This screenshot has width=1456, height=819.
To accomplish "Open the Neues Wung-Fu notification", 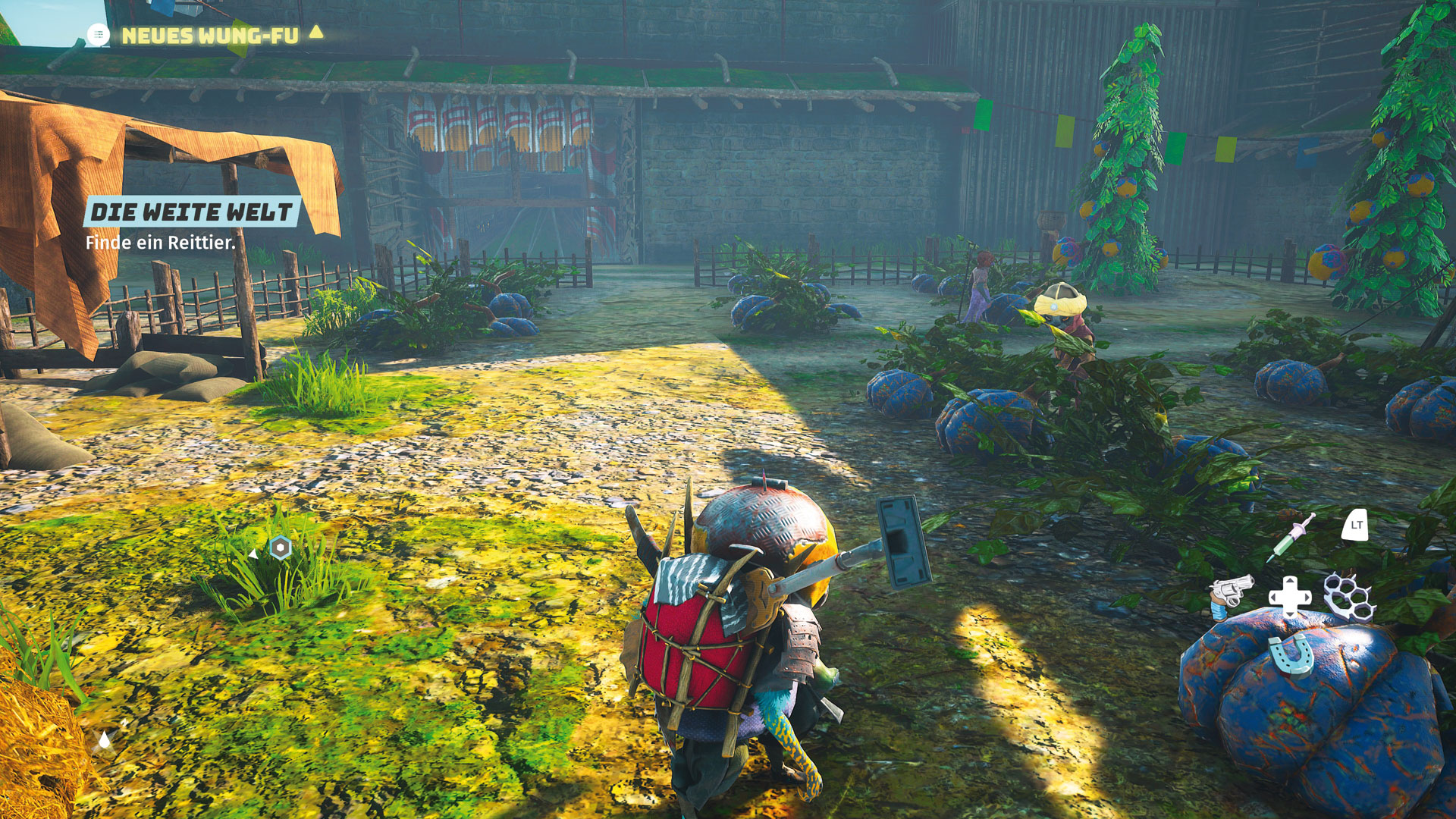I will [x=209, y=36].
